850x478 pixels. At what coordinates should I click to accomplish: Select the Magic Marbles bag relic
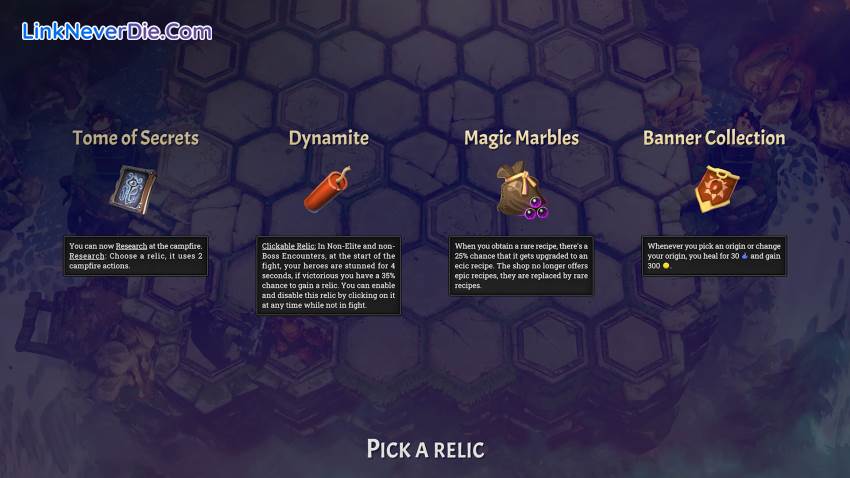point(520,190)
